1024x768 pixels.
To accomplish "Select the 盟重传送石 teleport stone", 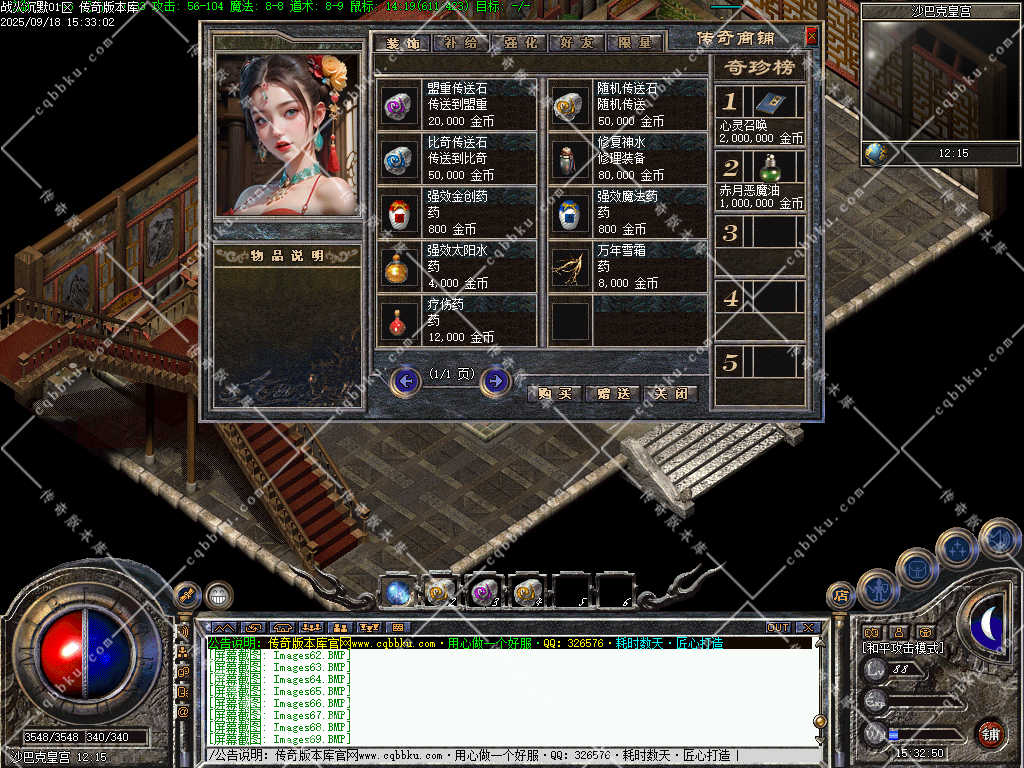I will click(400, 104).
